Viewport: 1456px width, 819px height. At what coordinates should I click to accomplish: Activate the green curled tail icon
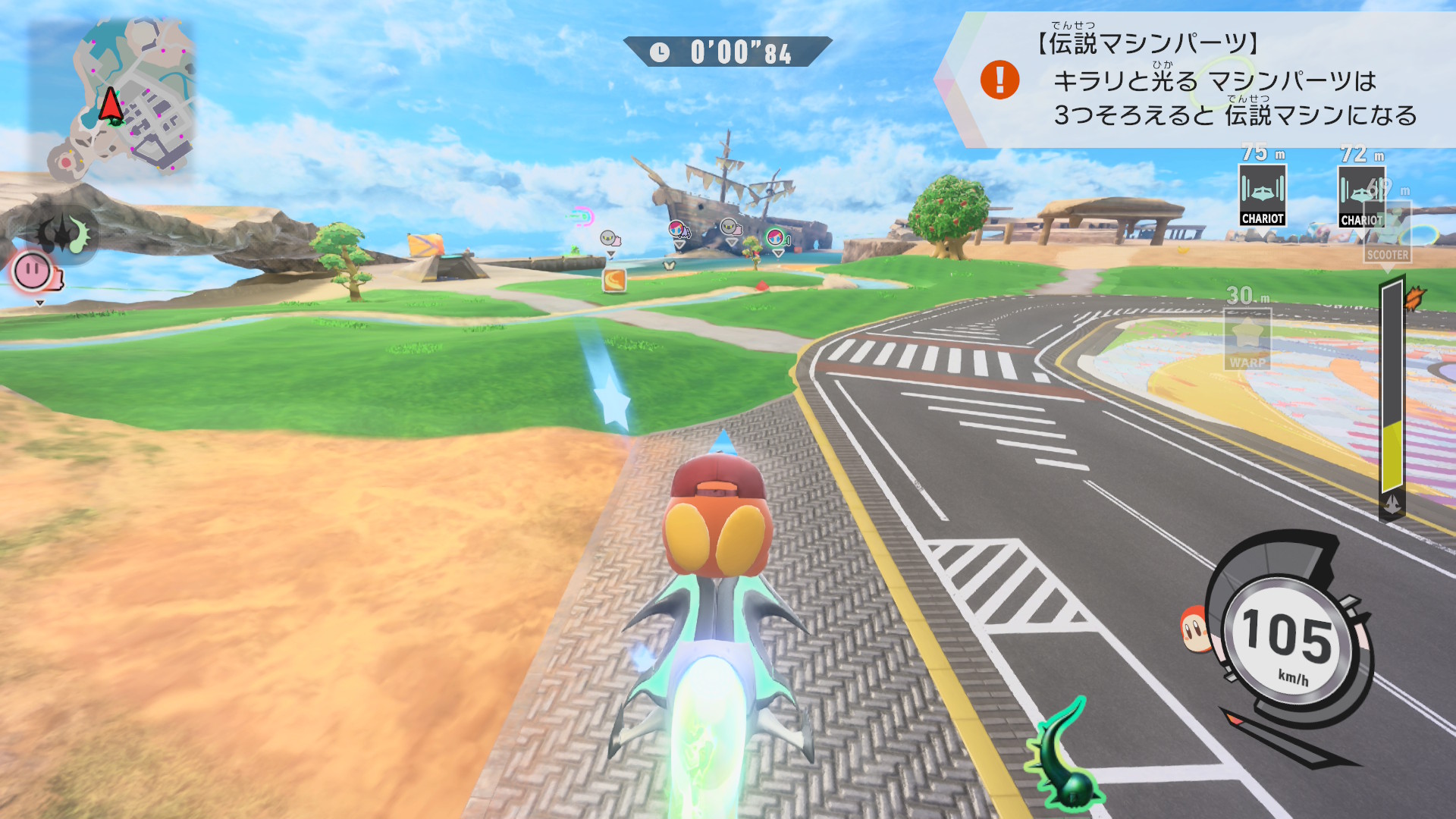point(1064,756)
